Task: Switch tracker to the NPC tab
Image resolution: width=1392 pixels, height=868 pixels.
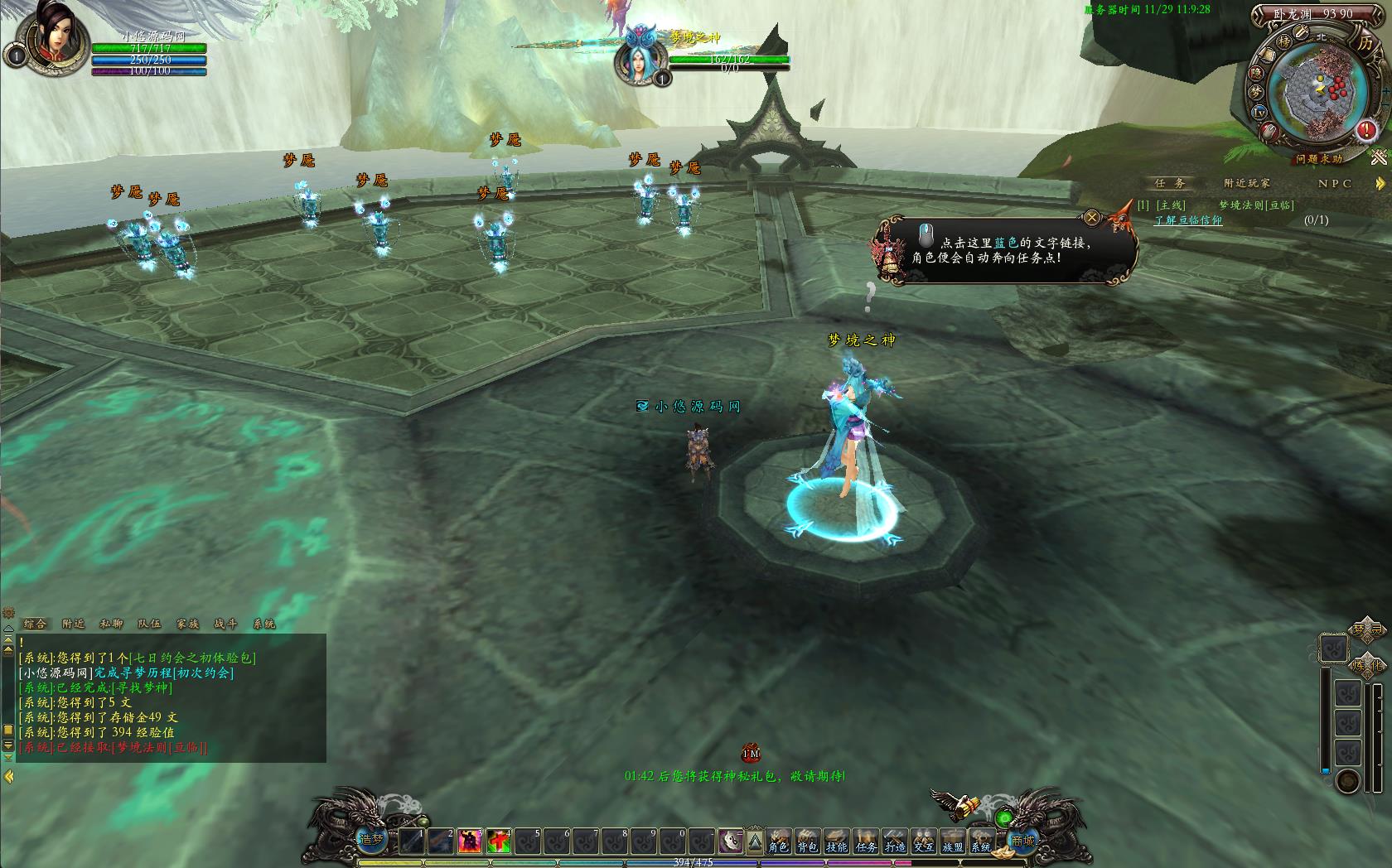Action: pos(1335,183)
